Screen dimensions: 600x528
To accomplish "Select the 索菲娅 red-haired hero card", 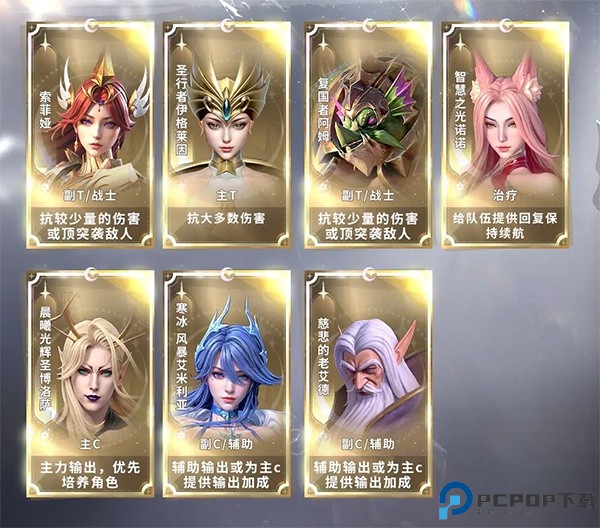I will click(92, 130).
